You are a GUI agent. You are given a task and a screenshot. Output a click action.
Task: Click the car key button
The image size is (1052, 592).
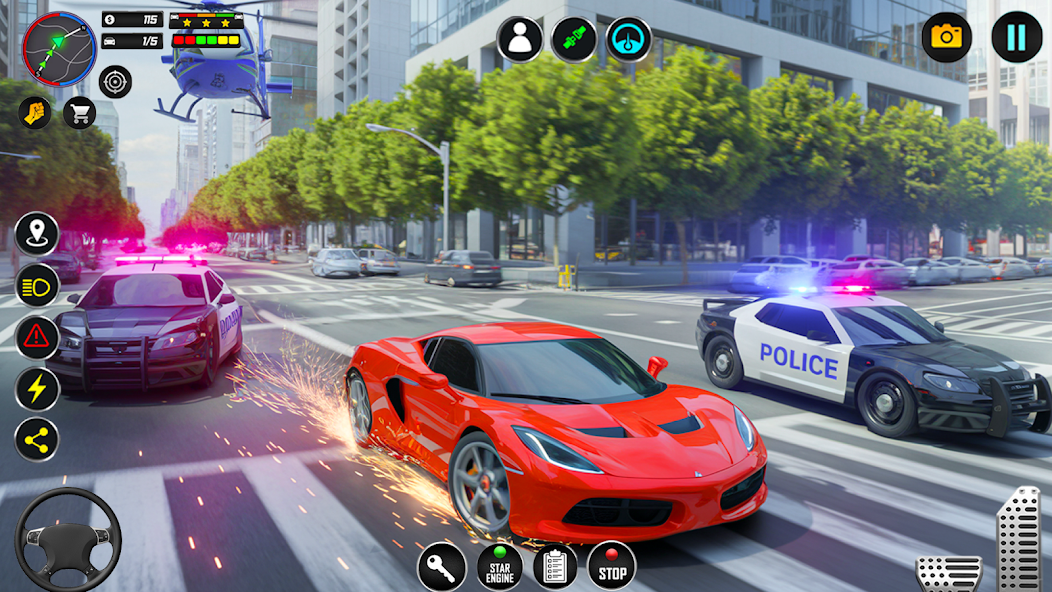click(x=441, y=566)
